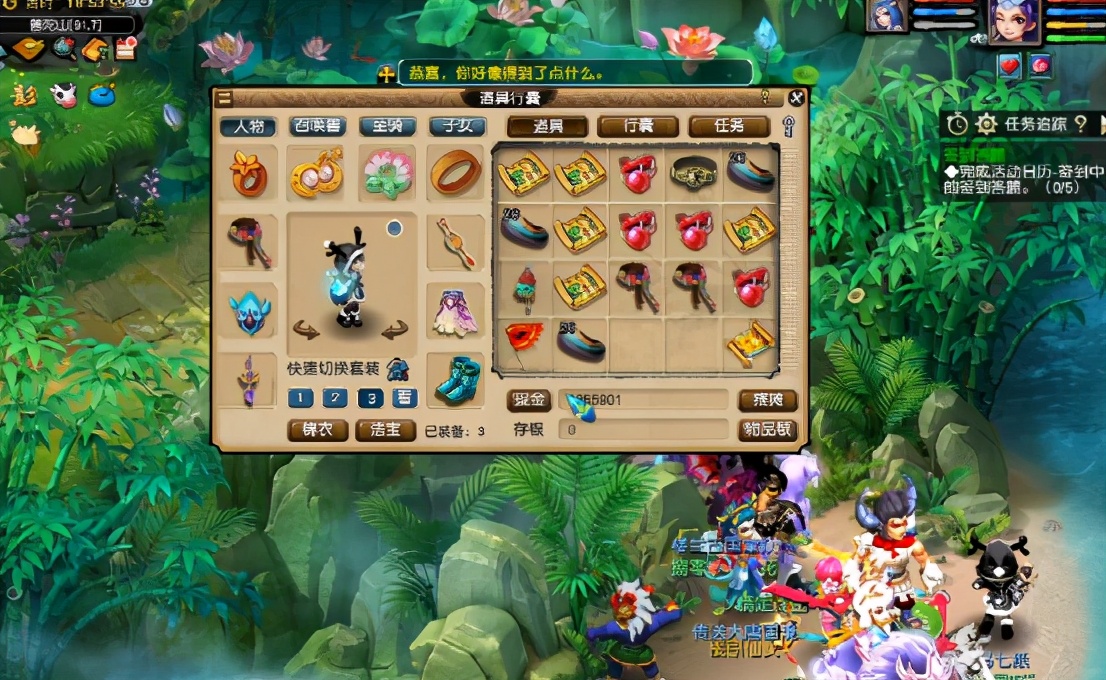Switch to the 人物 character tab
Image resolution: width=1106 pixels, height=680 pixels.
[248, 127]
